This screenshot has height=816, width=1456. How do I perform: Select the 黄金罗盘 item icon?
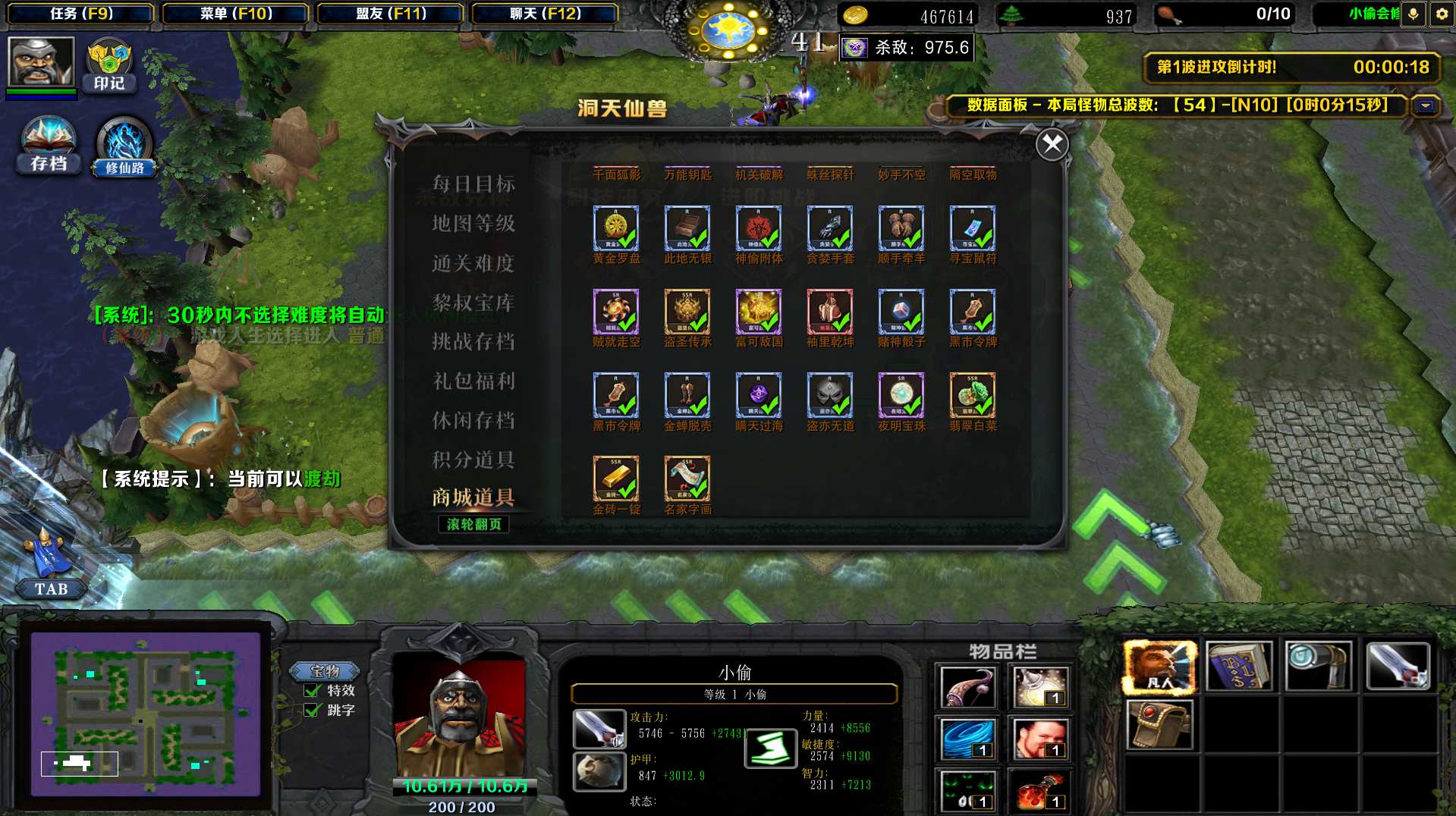615,228
